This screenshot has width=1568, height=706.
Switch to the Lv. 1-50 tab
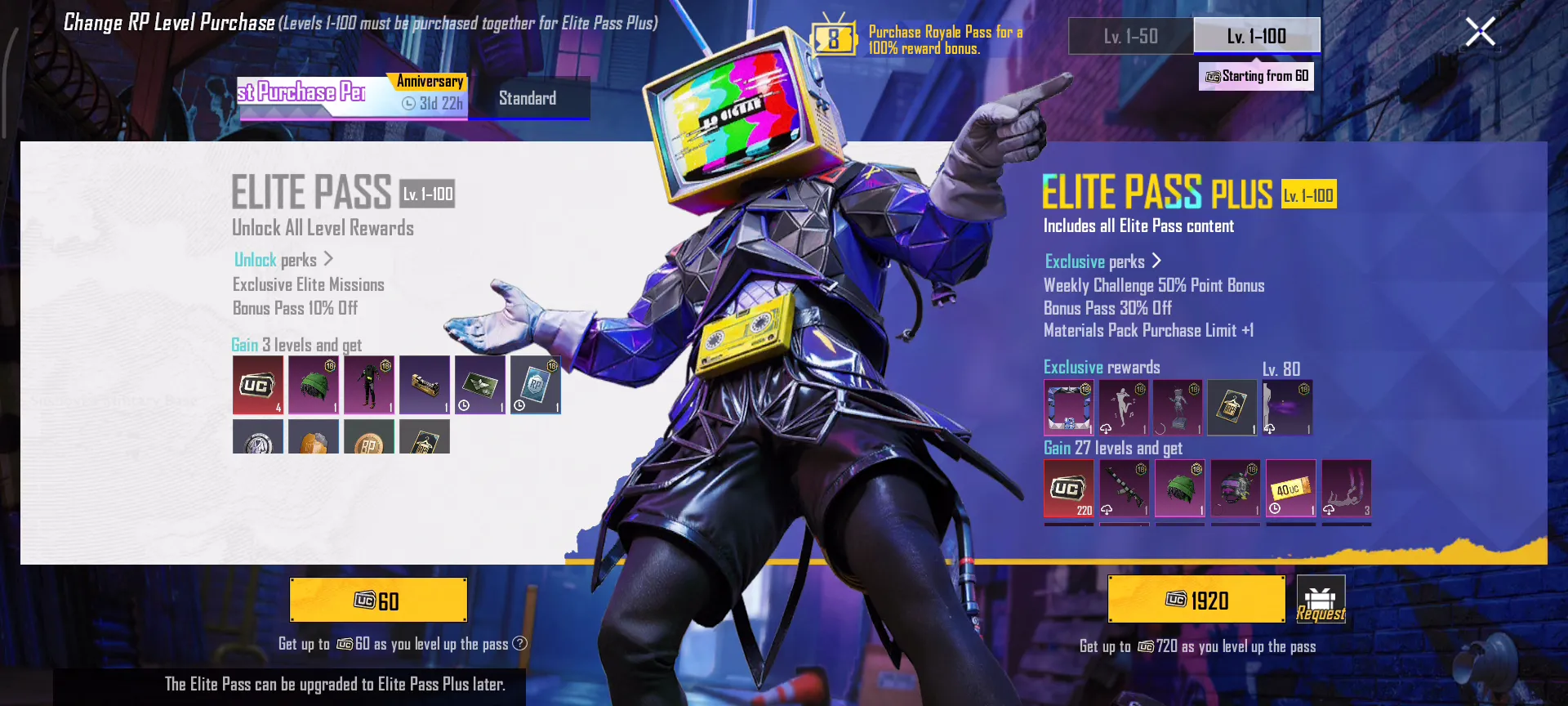point(1130,37)
